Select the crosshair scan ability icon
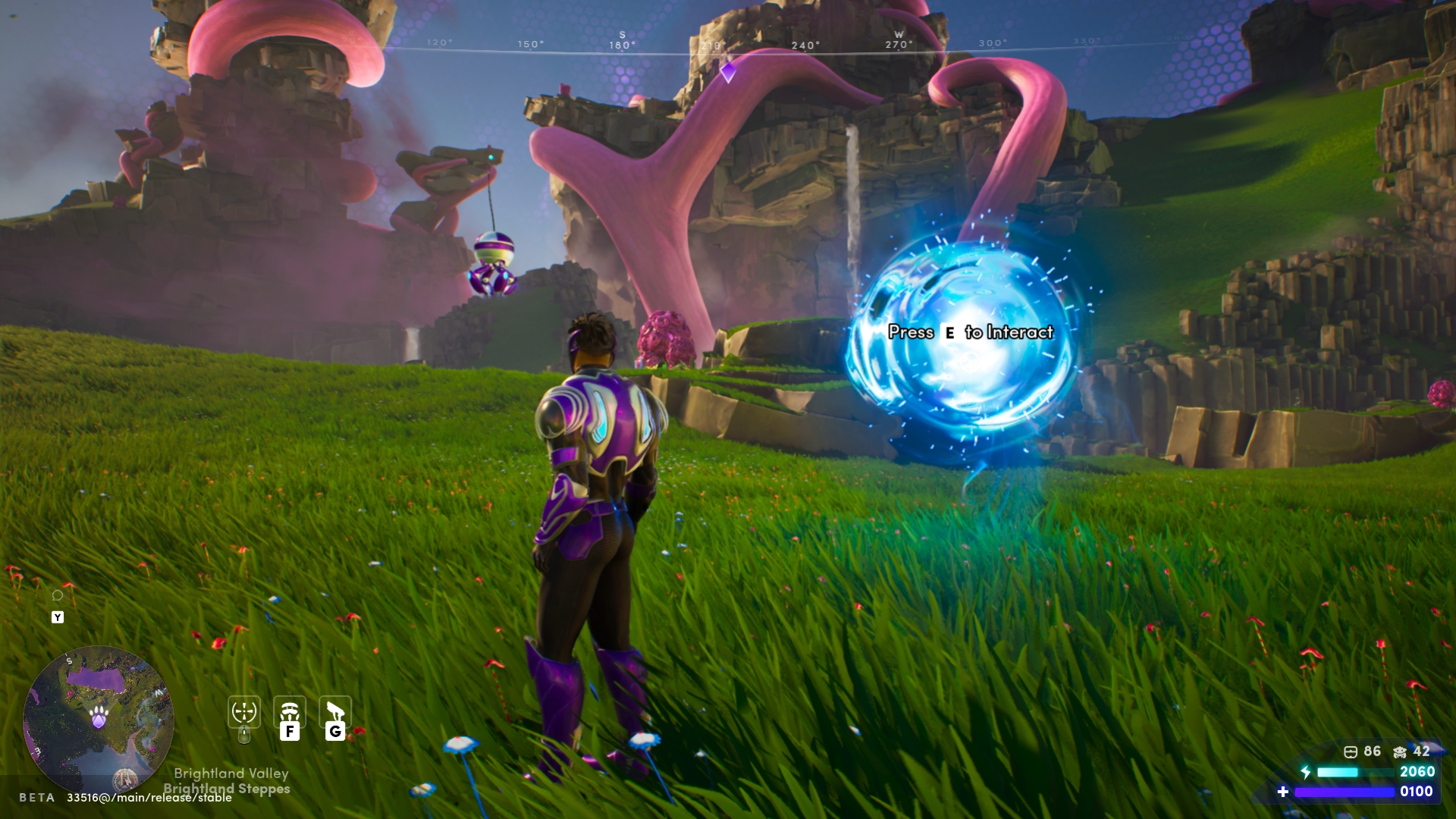Viewport: 1456px width, 819px height. 244,712
